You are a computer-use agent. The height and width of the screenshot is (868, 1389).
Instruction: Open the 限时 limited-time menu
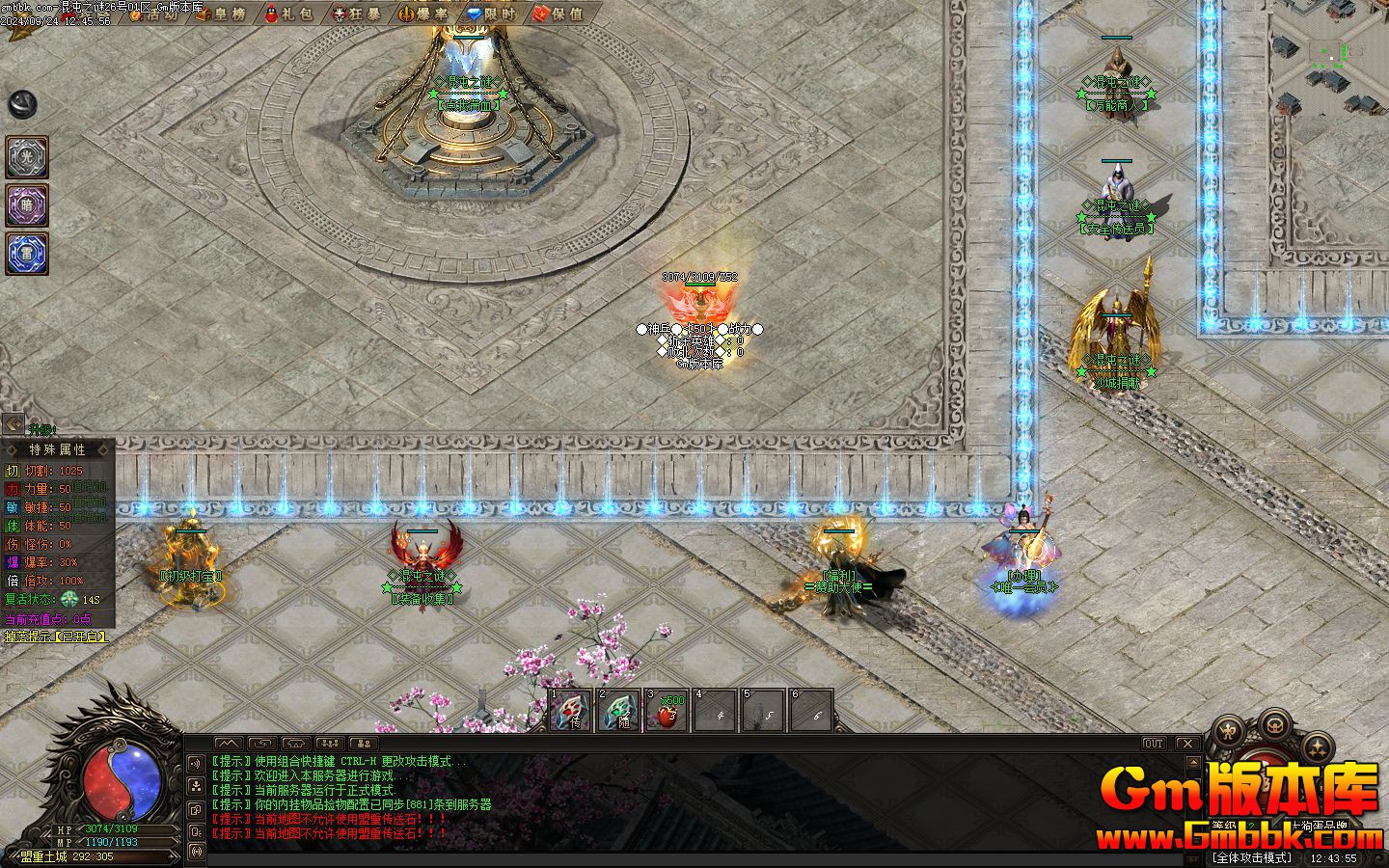(492, 14)
